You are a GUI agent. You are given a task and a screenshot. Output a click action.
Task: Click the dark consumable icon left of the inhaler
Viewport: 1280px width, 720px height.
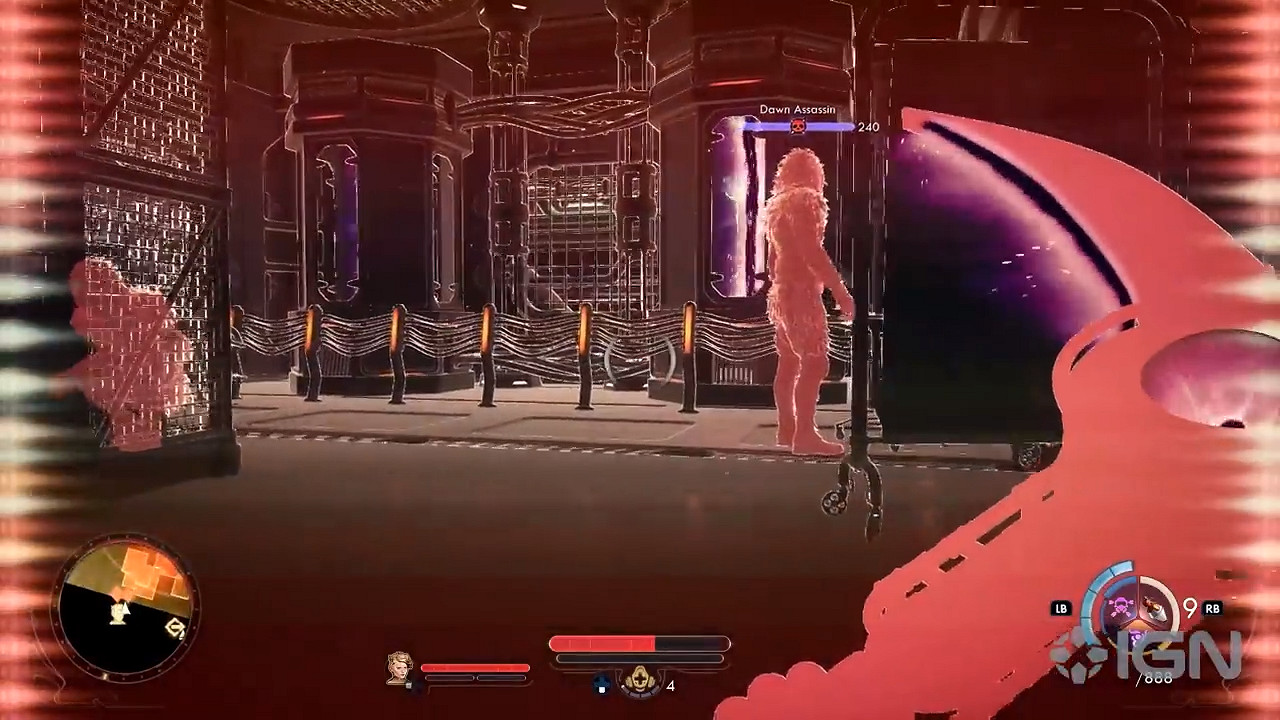click(602, 684)
